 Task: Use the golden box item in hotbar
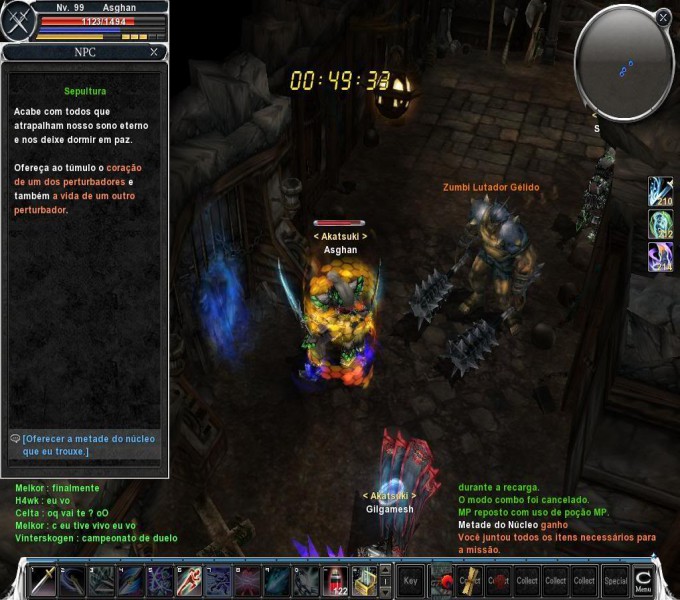pyautogui.click(x=365, y=581)
